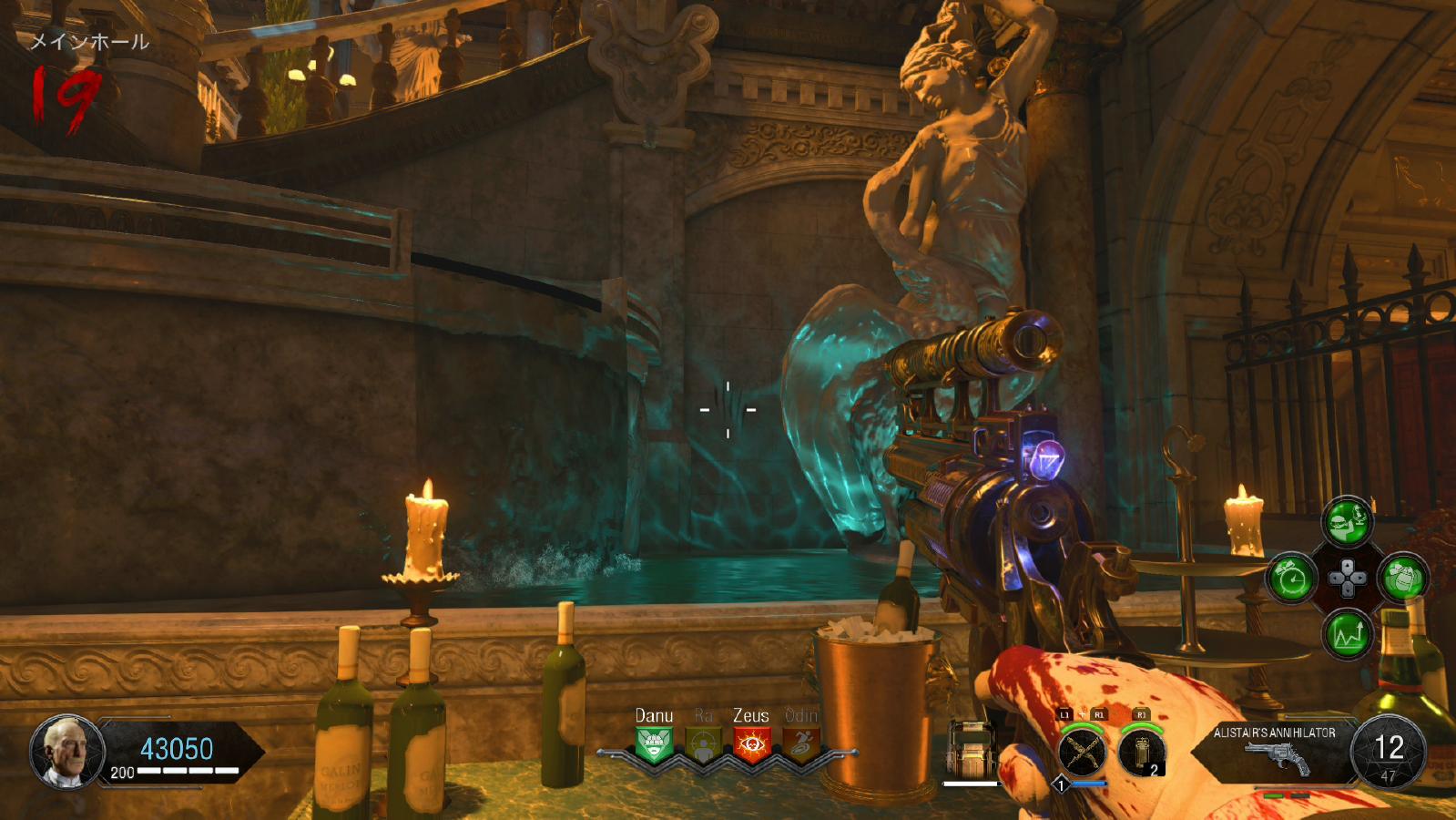Image resolution: width=1456 pixels, height=820 pixels.
Task: Click the shield icon above the white bar
Action: coord(971,749)
